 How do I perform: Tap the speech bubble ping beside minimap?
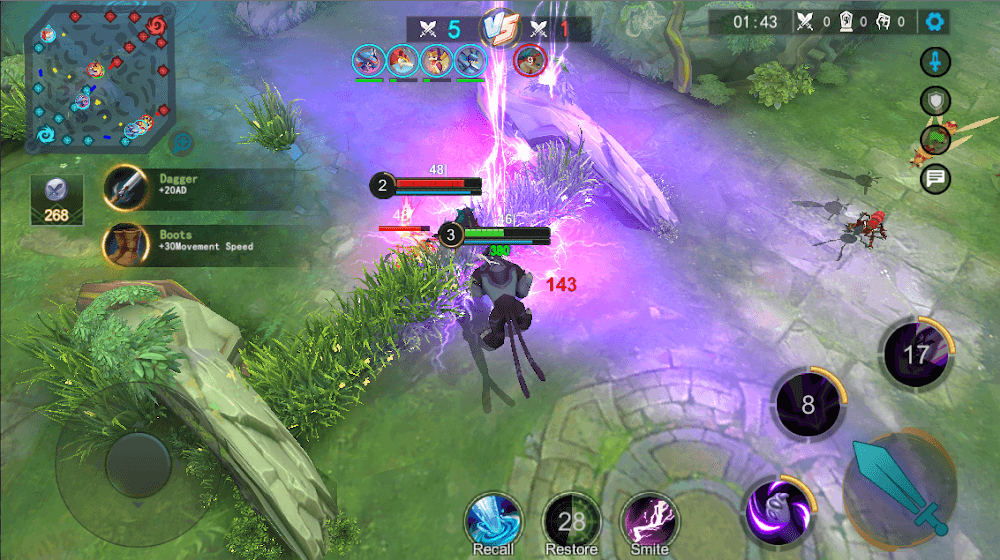click(181, 143)
